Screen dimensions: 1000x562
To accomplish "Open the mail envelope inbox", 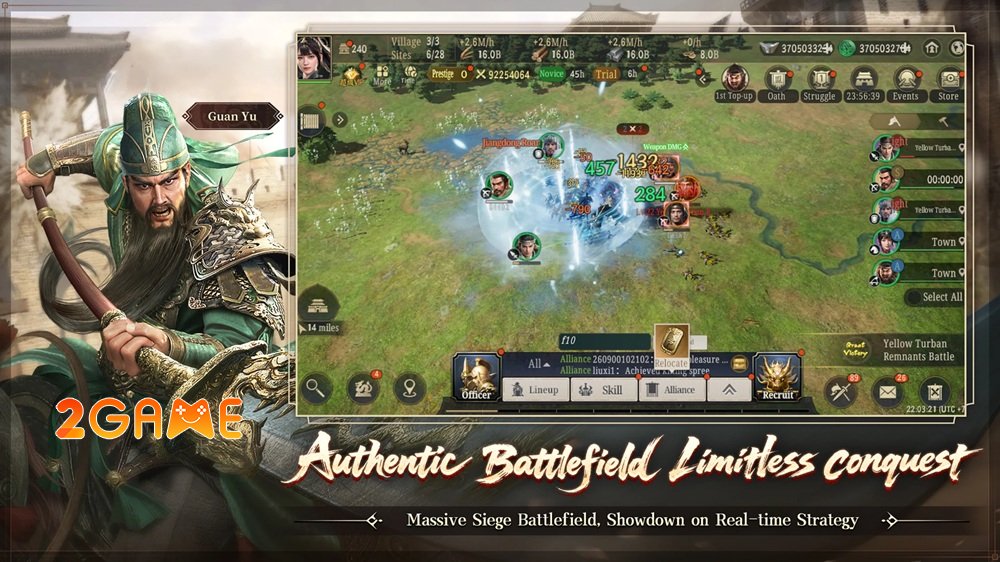I will tap(887, 390).
